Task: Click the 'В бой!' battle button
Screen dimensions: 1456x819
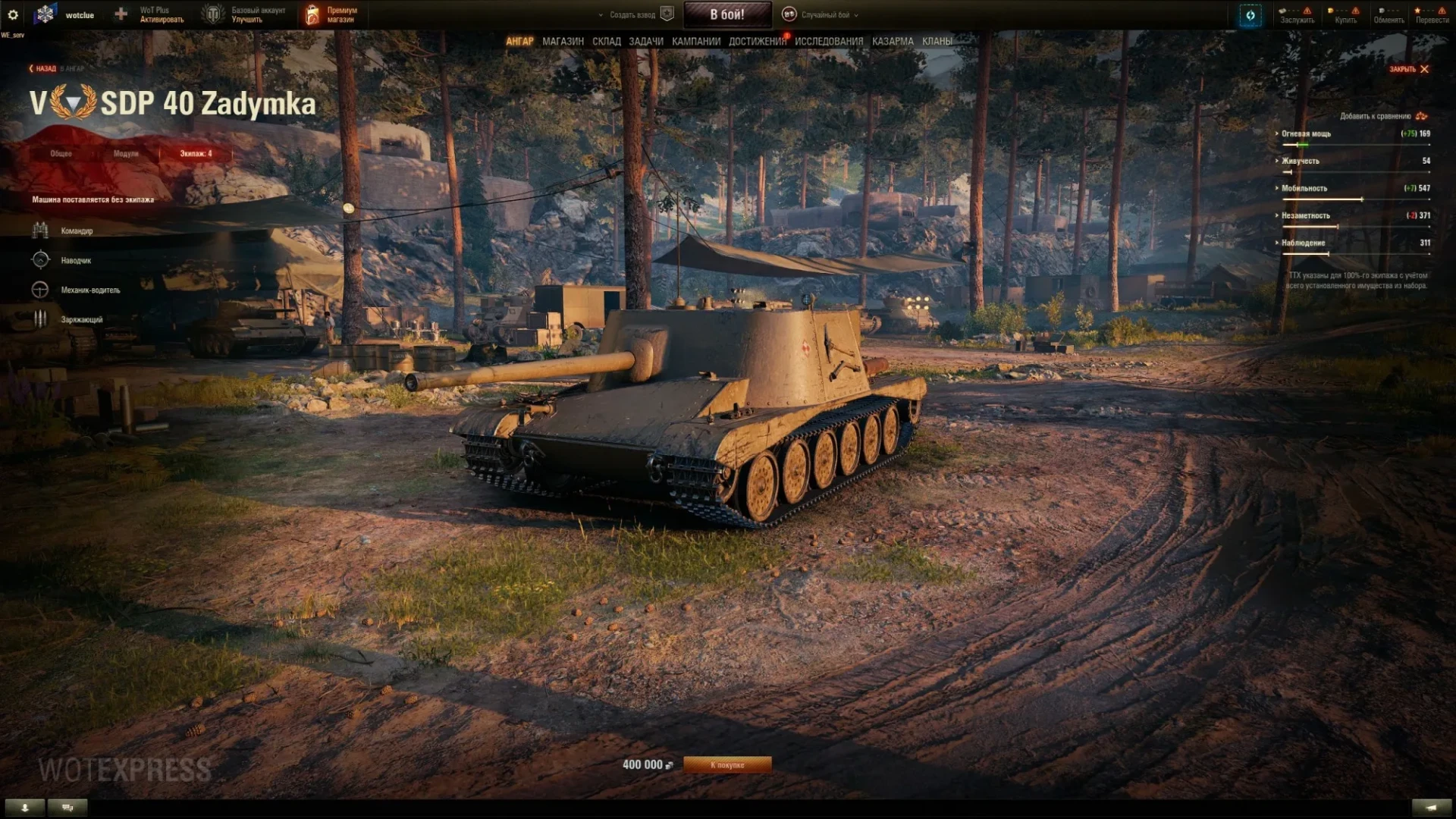Action: [727, 14]
